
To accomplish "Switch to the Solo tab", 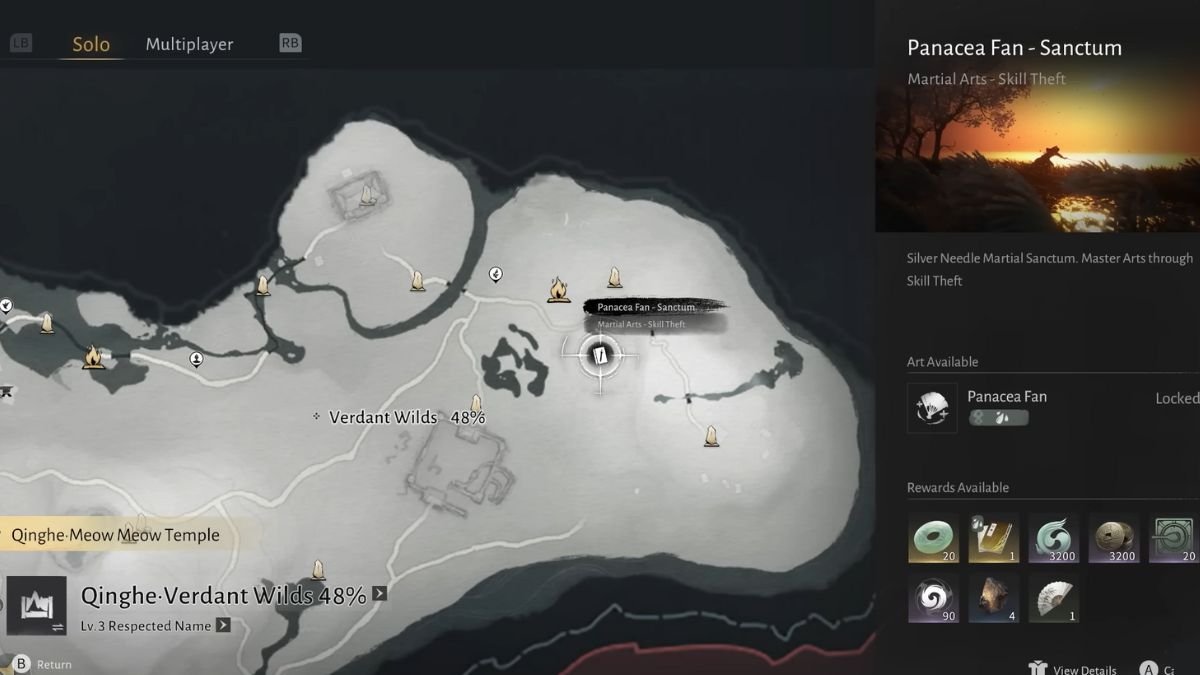I will [x=91, y=45].
